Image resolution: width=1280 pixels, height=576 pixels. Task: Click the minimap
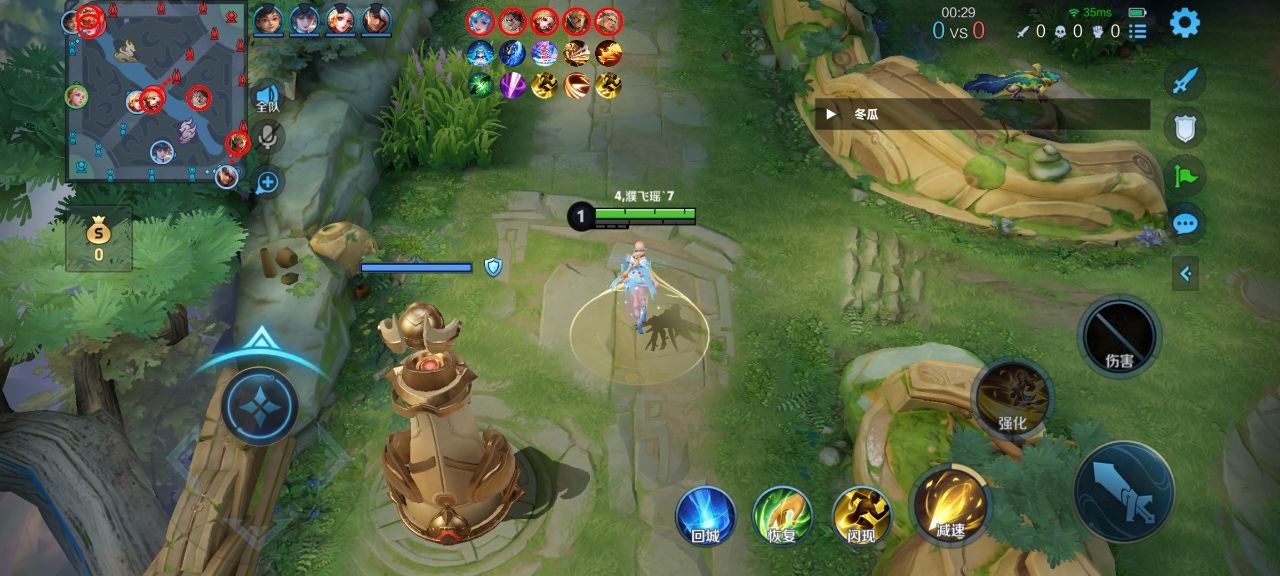coord(155,95)
